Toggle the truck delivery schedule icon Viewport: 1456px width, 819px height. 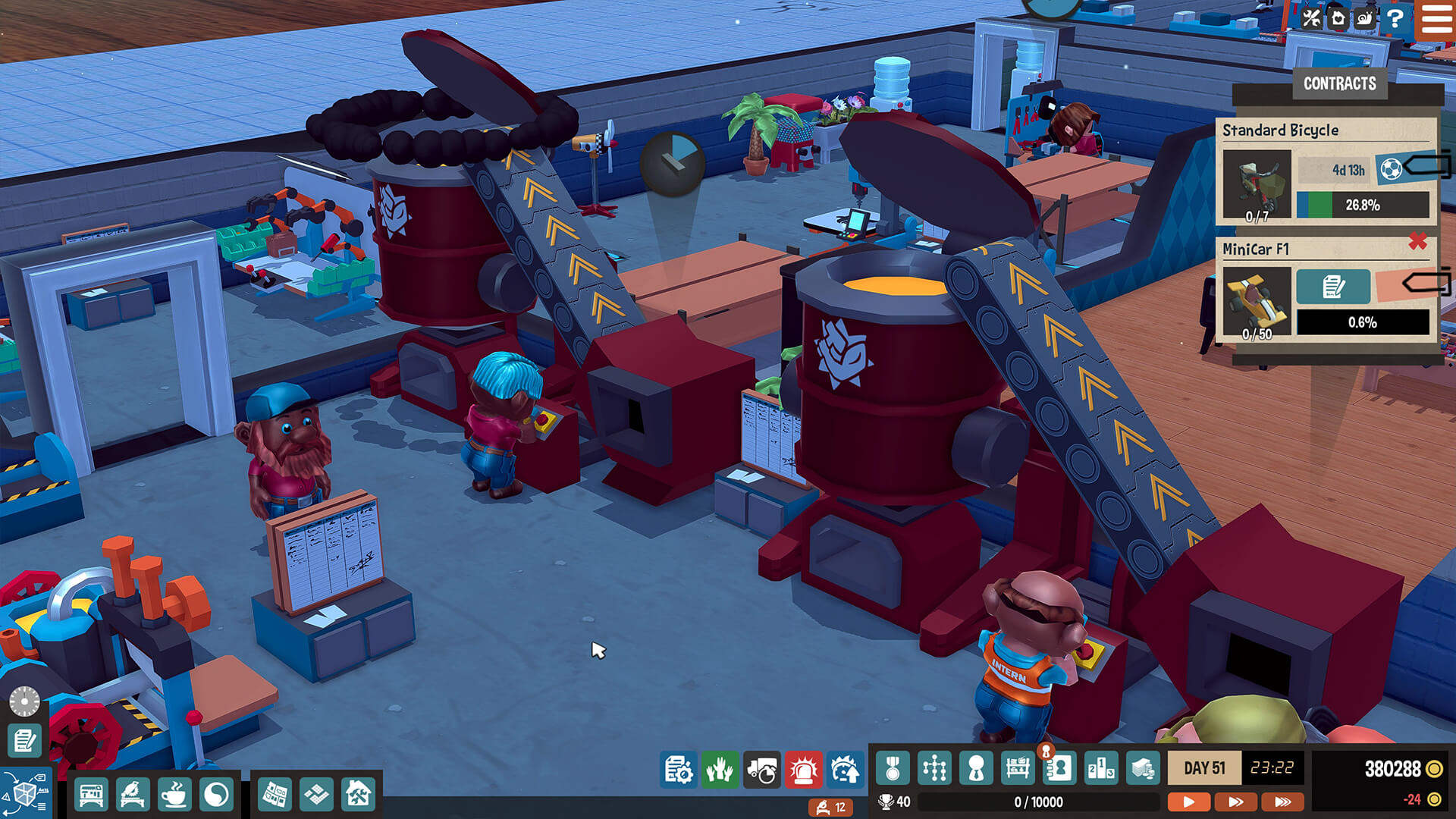[764, 768]
